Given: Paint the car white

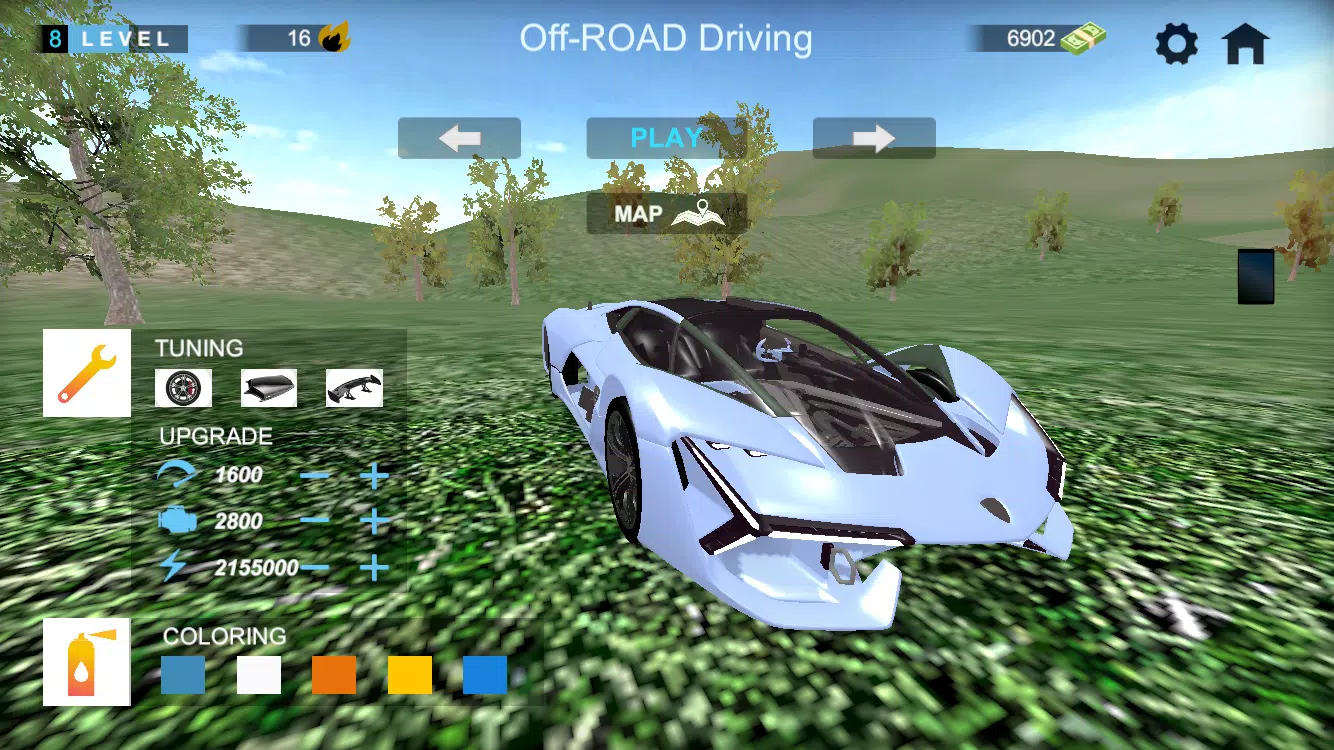Looking at the screenshot, I should [259, 675].
